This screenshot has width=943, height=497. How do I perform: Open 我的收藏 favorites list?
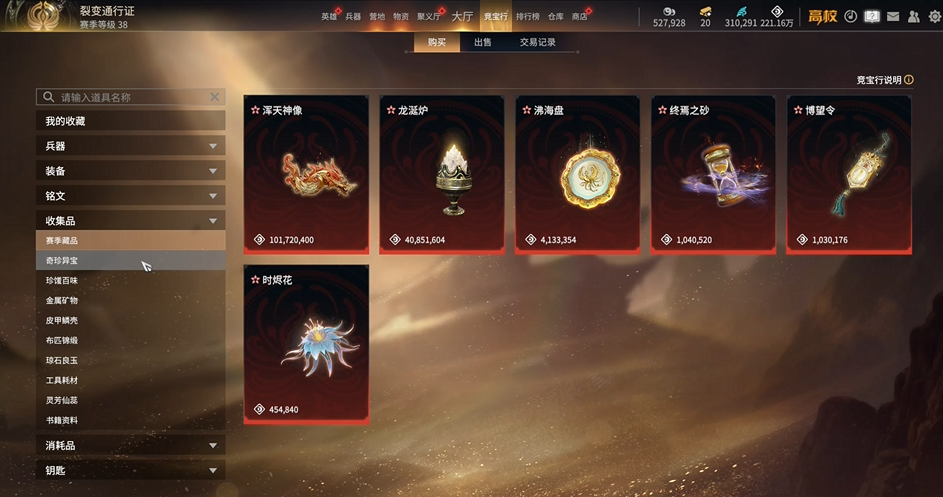click(x=130, y=121)
